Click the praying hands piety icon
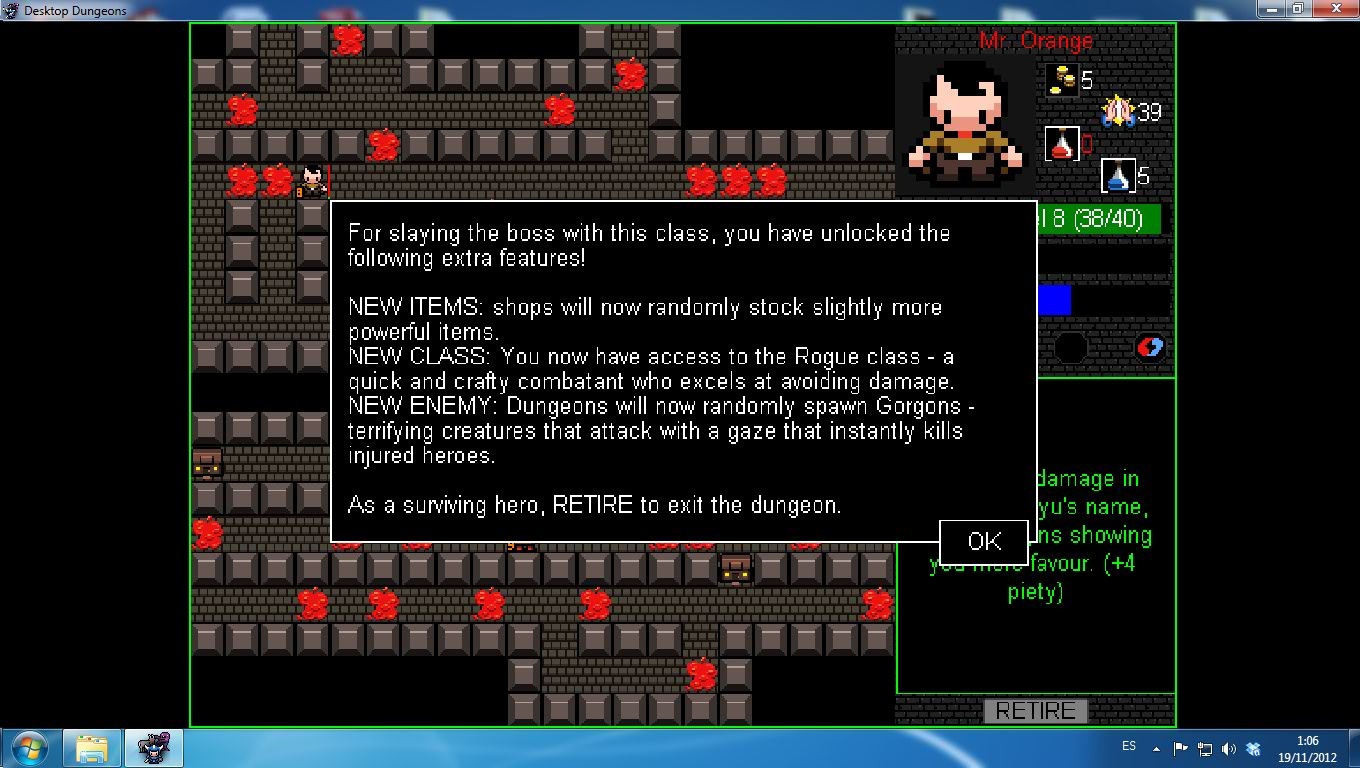This screenshot has height=768, width=1360. 1117,111
